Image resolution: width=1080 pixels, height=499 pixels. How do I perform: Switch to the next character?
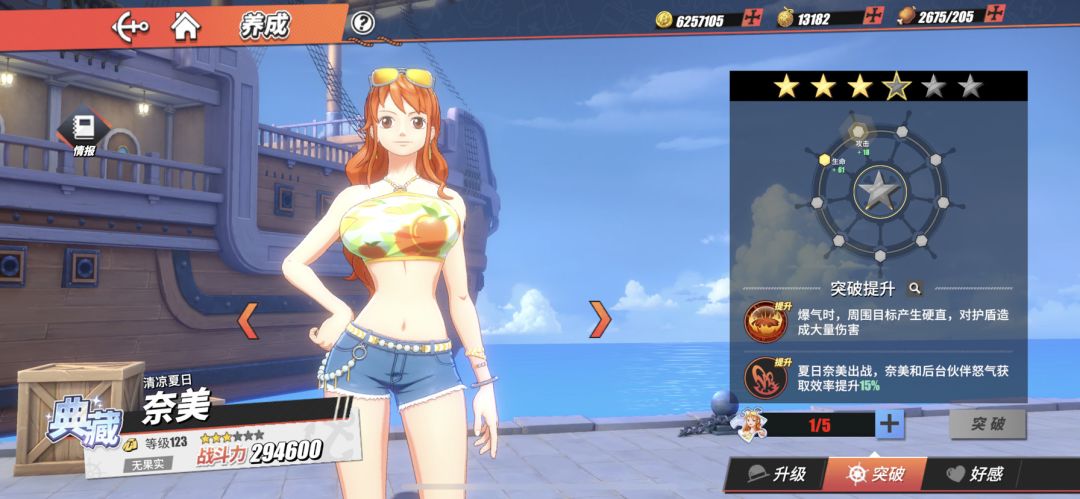[x=599, y=319]
